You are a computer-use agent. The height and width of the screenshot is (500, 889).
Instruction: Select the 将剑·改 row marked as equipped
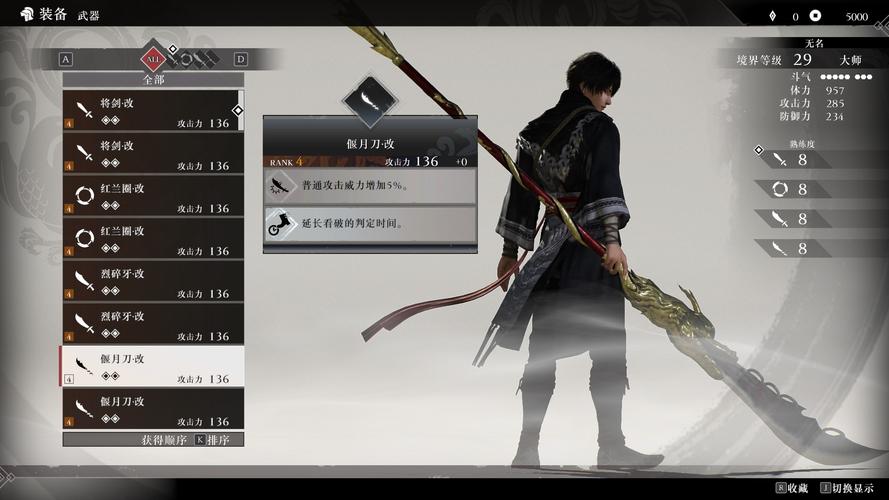[x=152, y=111]
